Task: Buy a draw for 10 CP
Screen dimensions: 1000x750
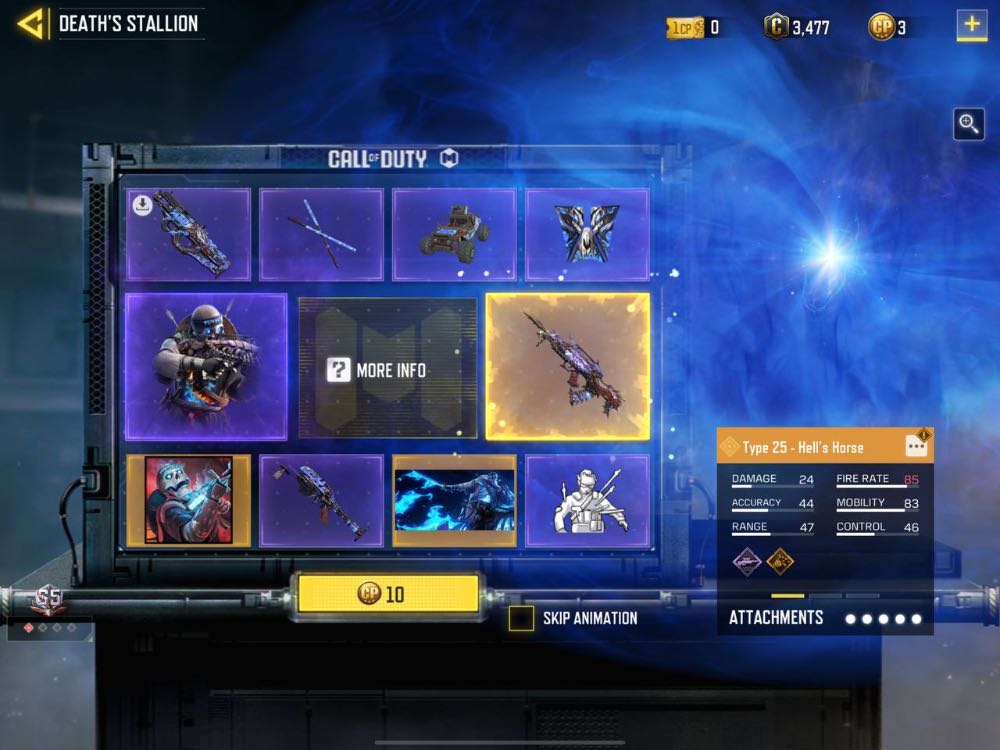Action: [384, 594]
